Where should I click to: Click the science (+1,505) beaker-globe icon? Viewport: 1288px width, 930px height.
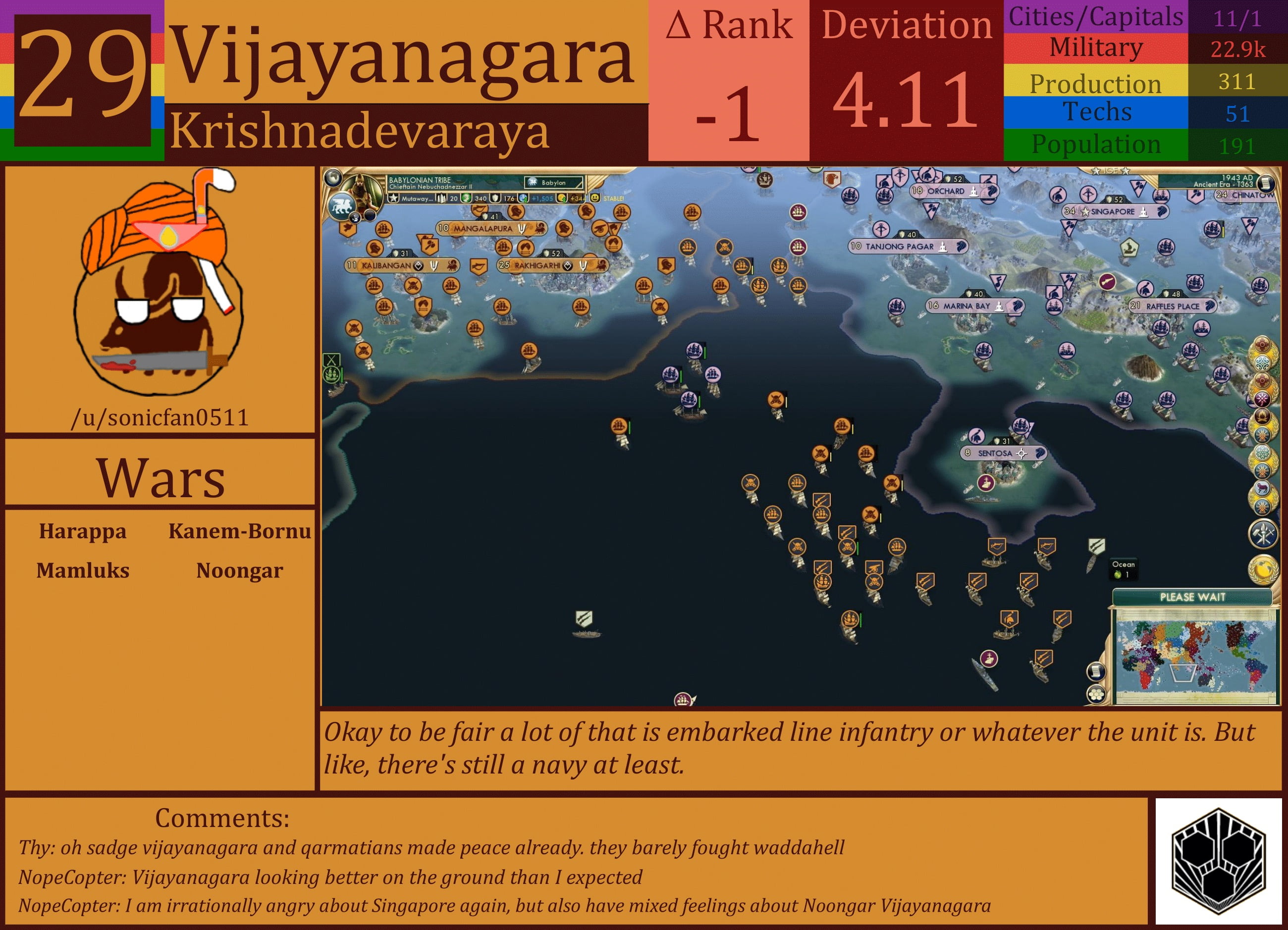(x=523, y=199)
